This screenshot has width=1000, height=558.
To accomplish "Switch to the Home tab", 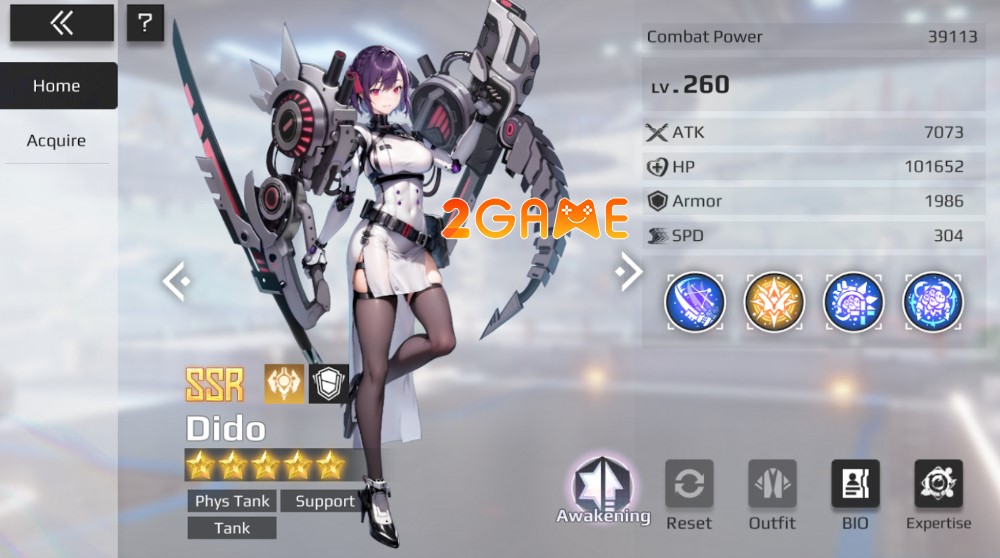I will (x=57, y=86).
